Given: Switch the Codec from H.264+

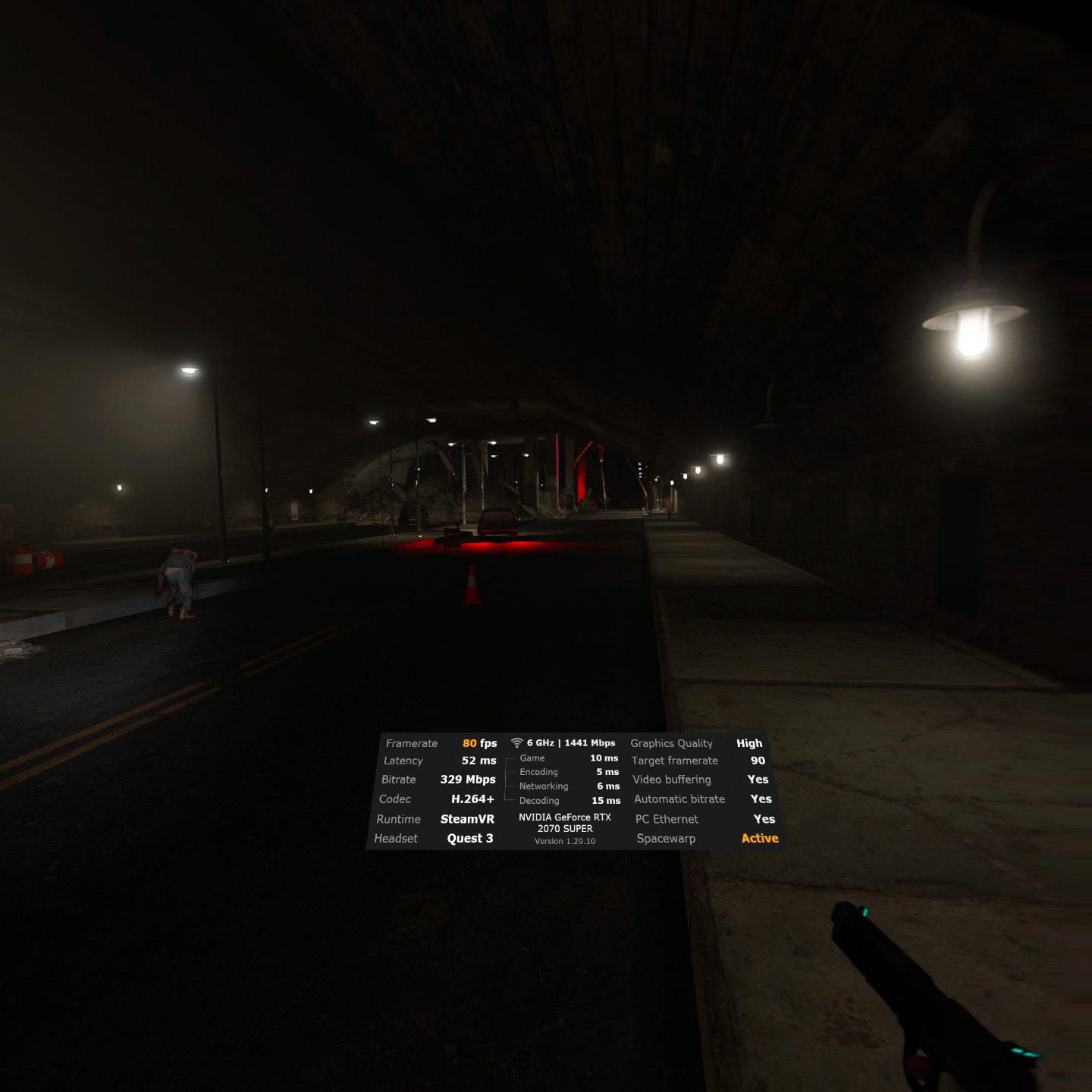Looking at the screenshot, I should coord(473,799).
